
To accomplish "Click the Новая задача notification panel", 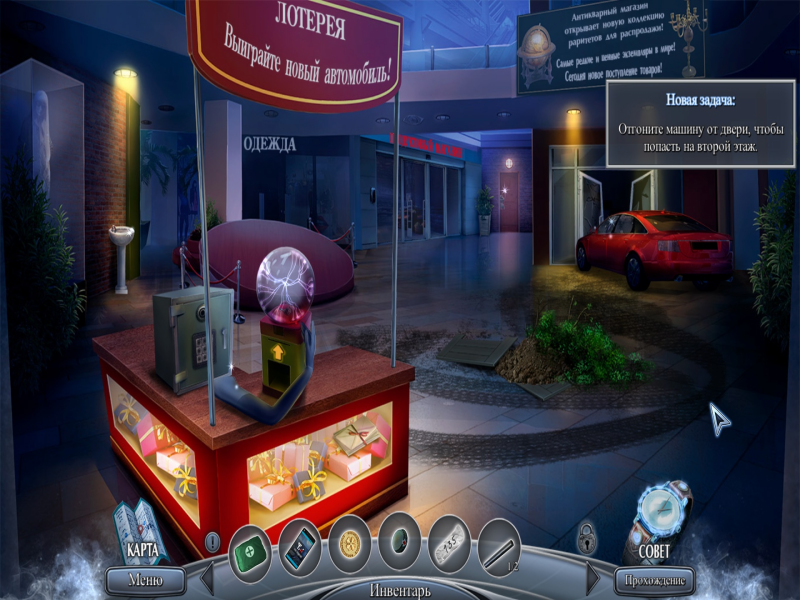I will pos(700,123).
